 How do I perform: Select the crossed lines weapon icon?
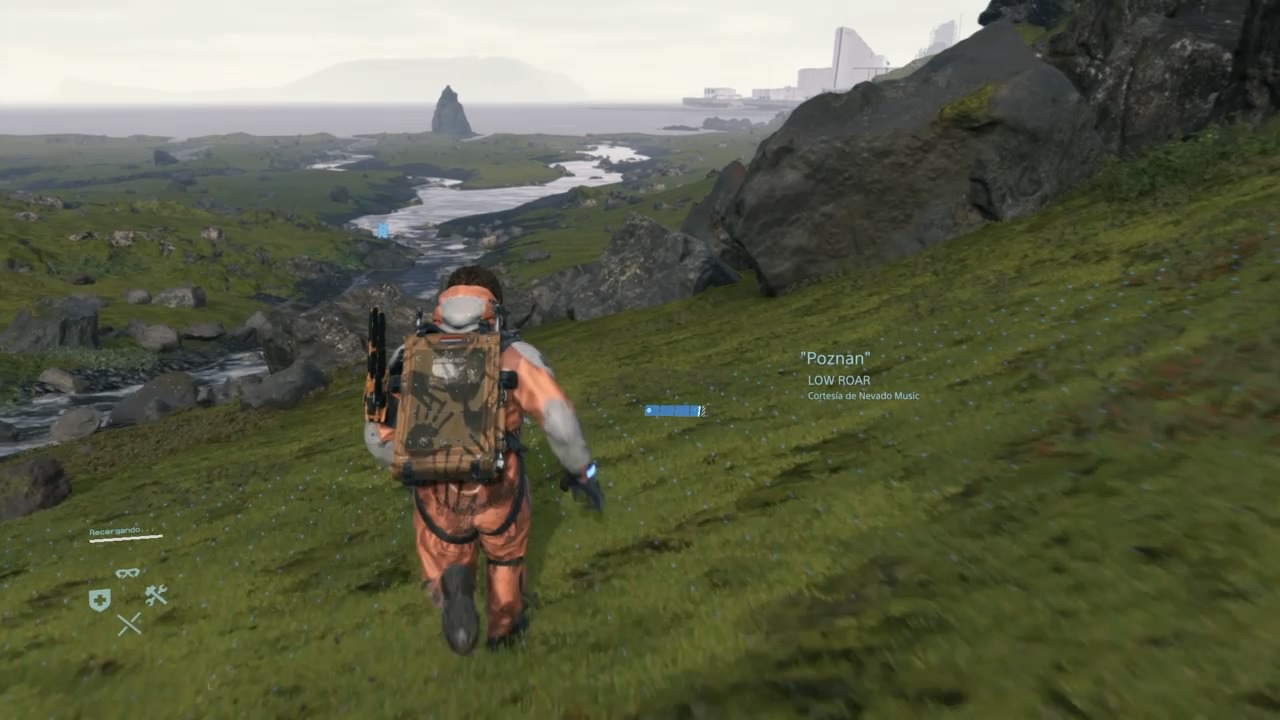[129, 624]
